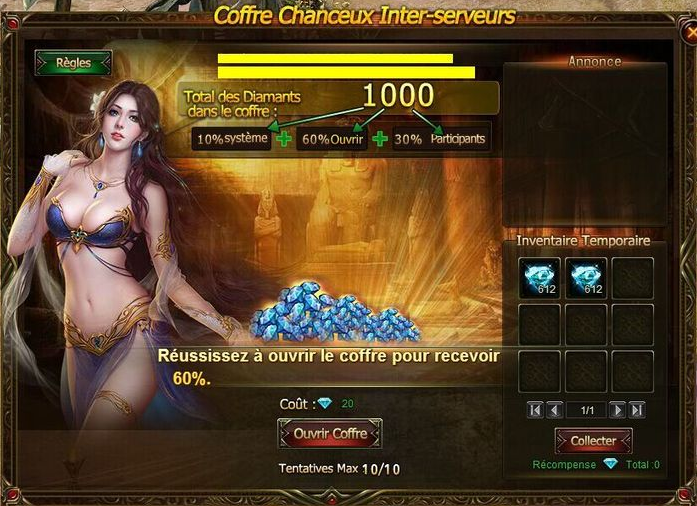
Task: Click the Ouvrir Coffre button
Action: pyautogui.click(x=330, y=434)
